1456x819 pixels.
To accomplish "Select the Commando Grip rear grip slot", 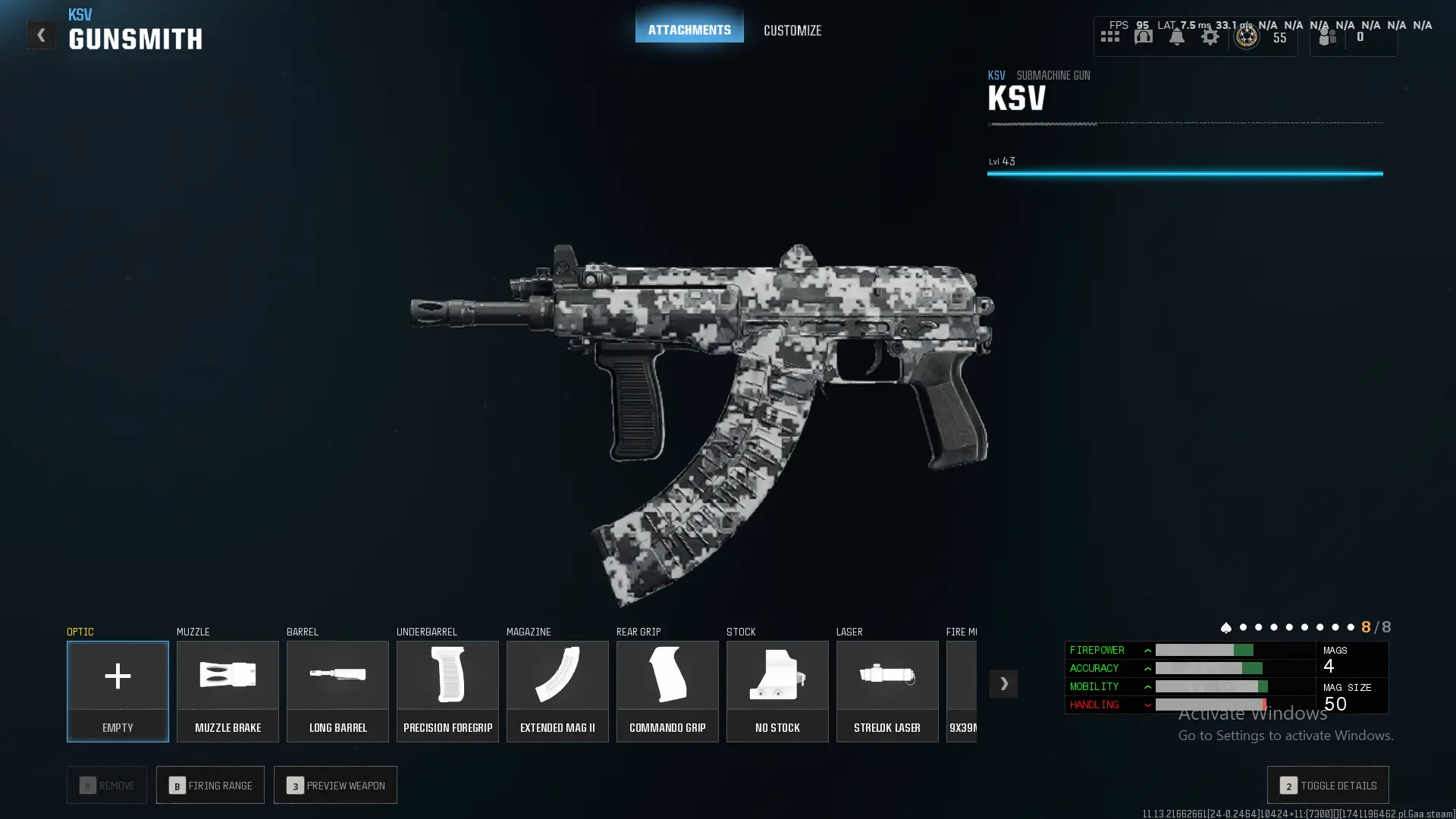I will tap(667, 691).
